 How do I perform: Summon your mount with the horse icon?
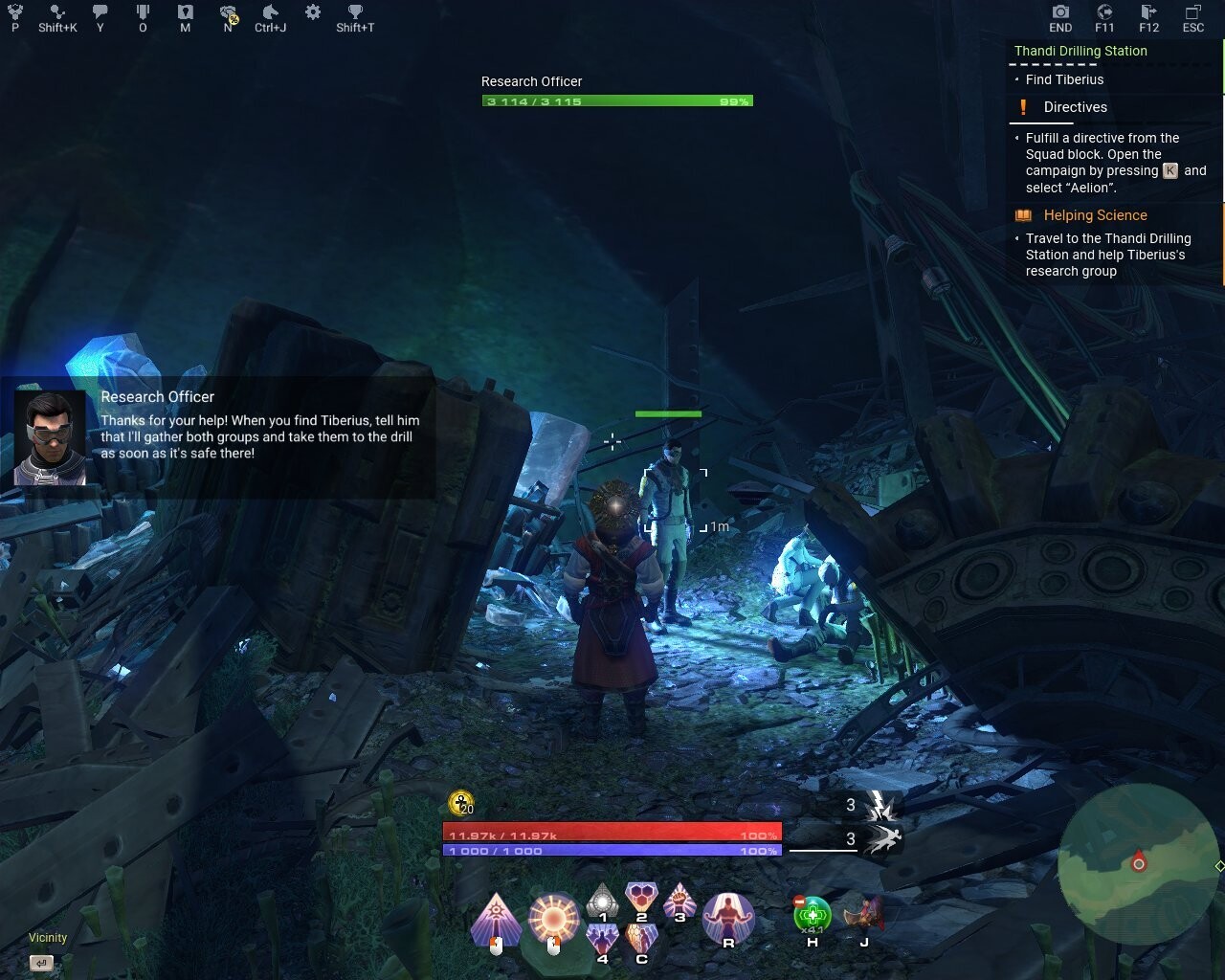[x=271, y=12]
